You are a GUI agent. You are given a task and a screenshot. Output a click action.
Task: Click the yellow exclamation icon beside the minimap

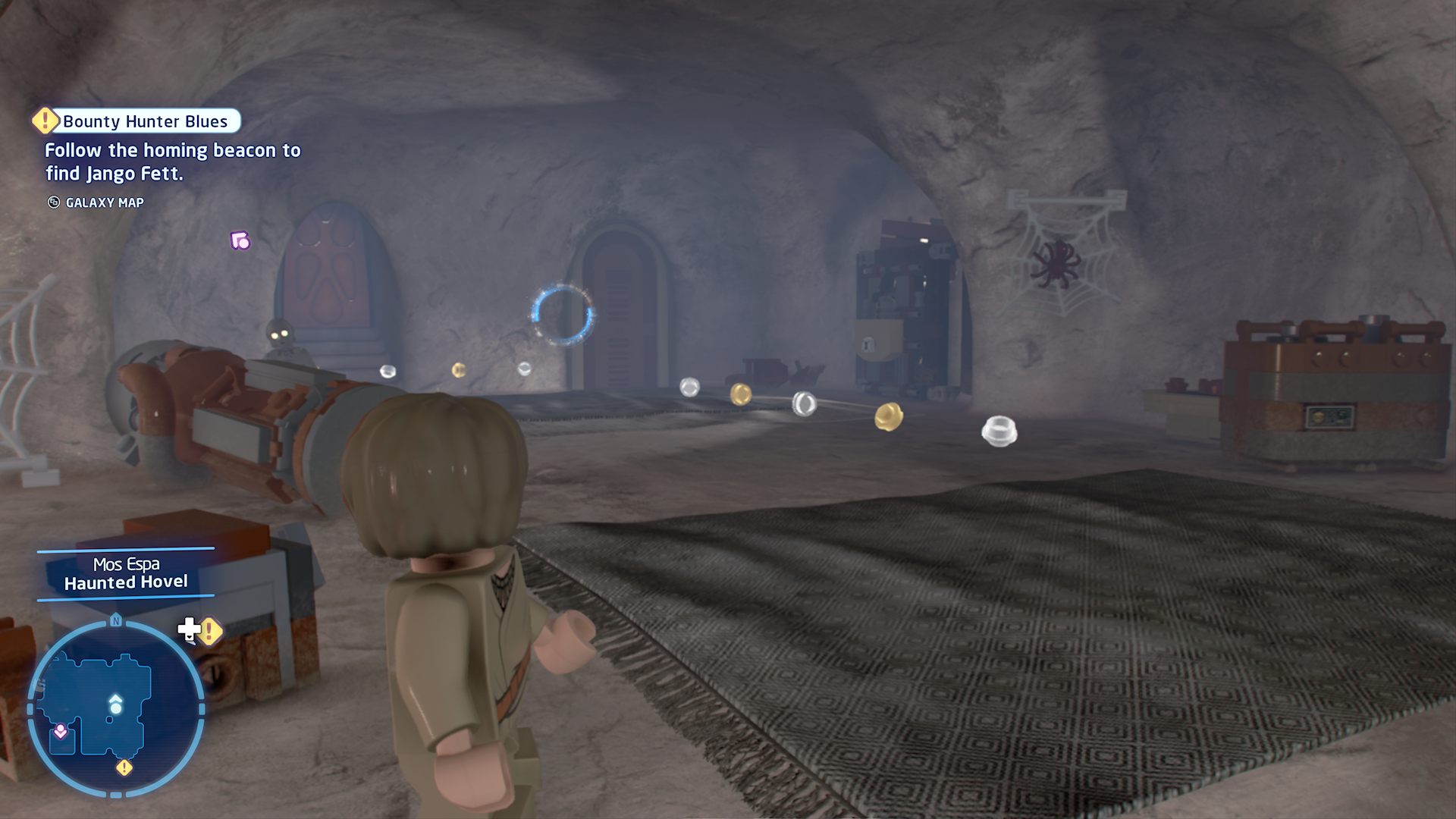click(x=210, y=631)
